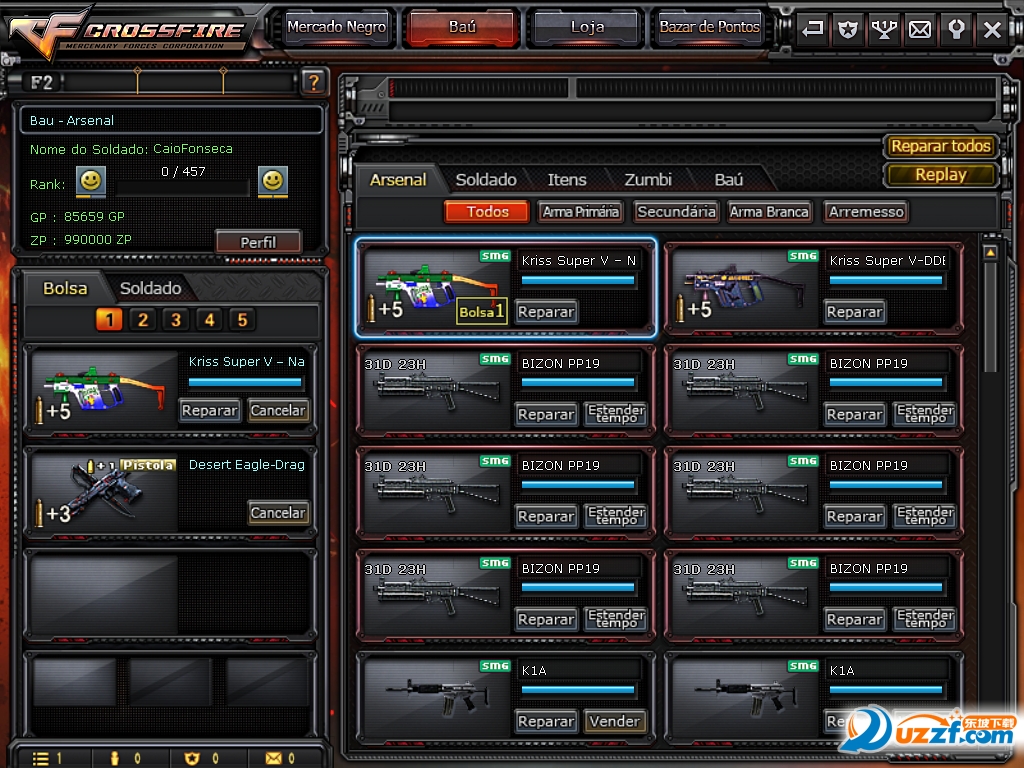Cancel the Desert Eagle-Dragon equipped pistol
Image resolution: width=1024 pixels, height=768 pixels.
click(278, 512)
